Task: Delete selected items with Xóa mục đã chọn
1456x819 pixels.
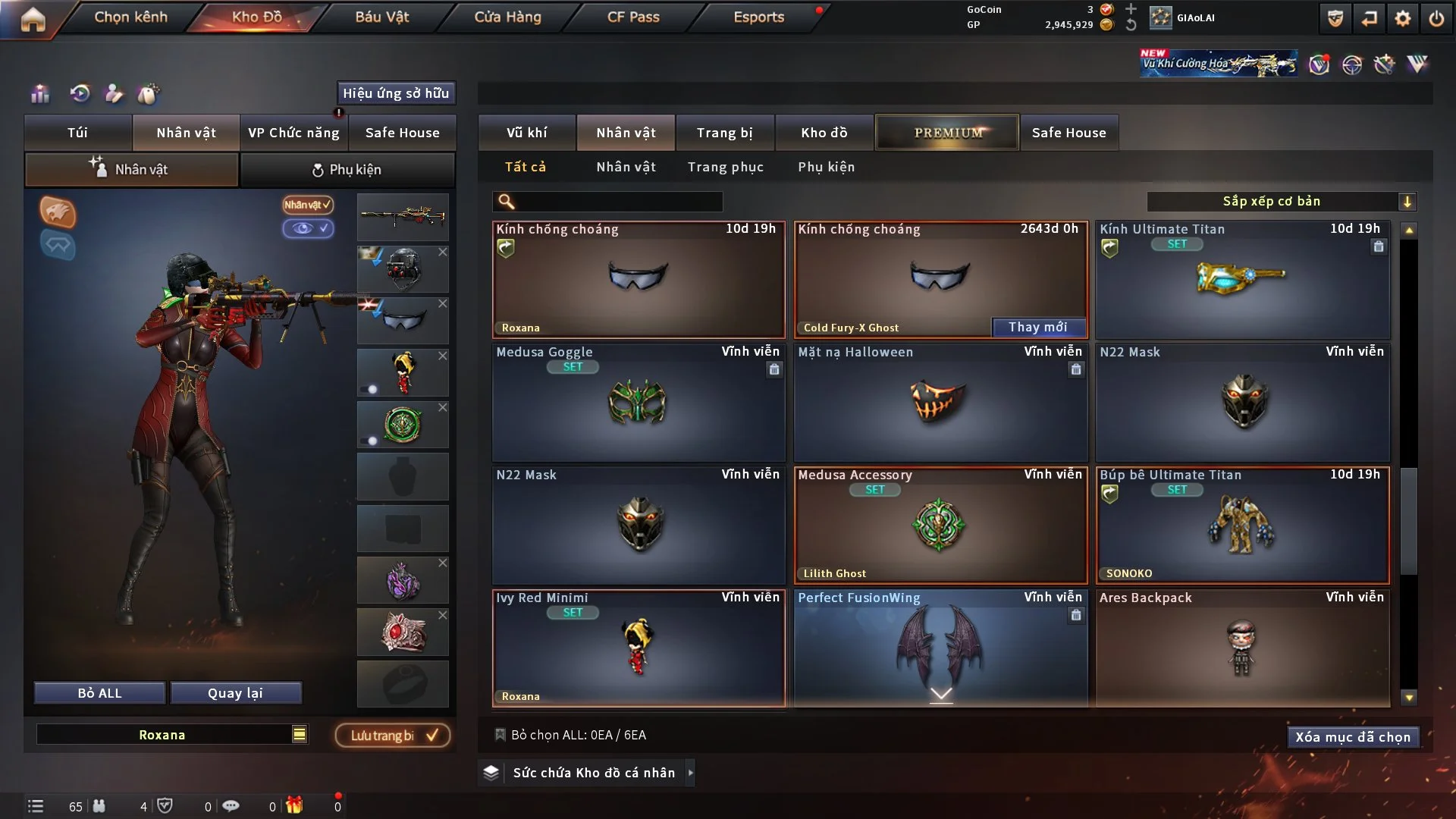Action: pos(1352,737)
